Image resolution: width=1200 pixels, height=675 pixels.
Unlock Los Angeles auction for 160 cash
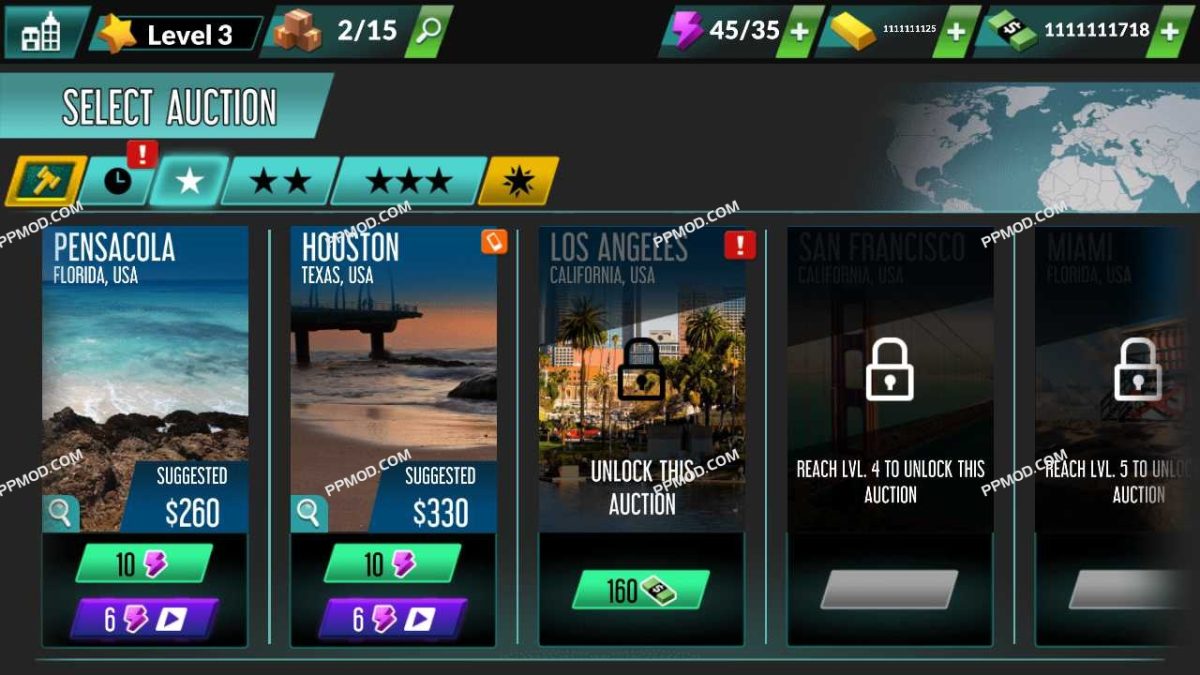[x=641, y=590]
